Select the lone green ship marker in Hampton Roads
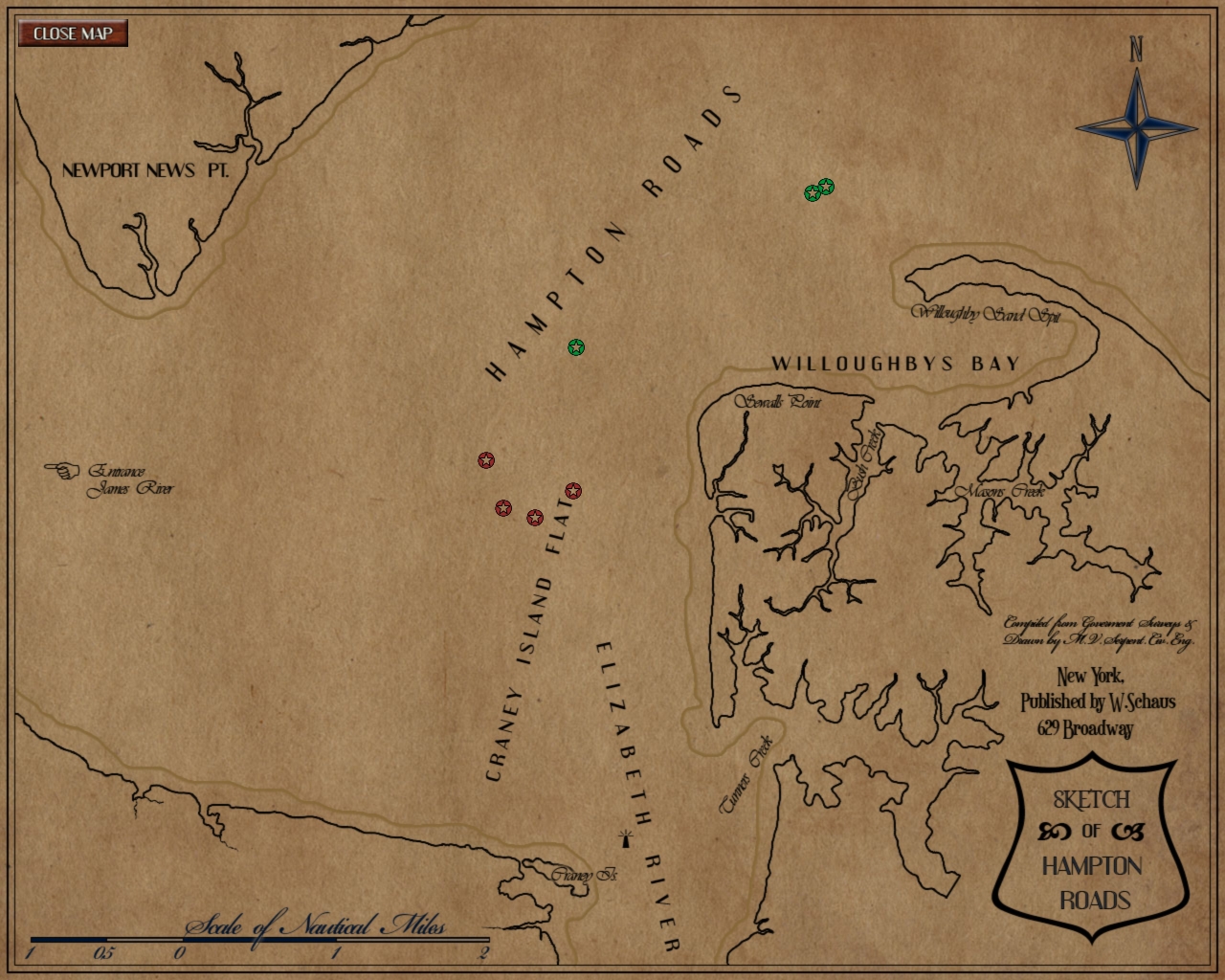 [577, 348]
